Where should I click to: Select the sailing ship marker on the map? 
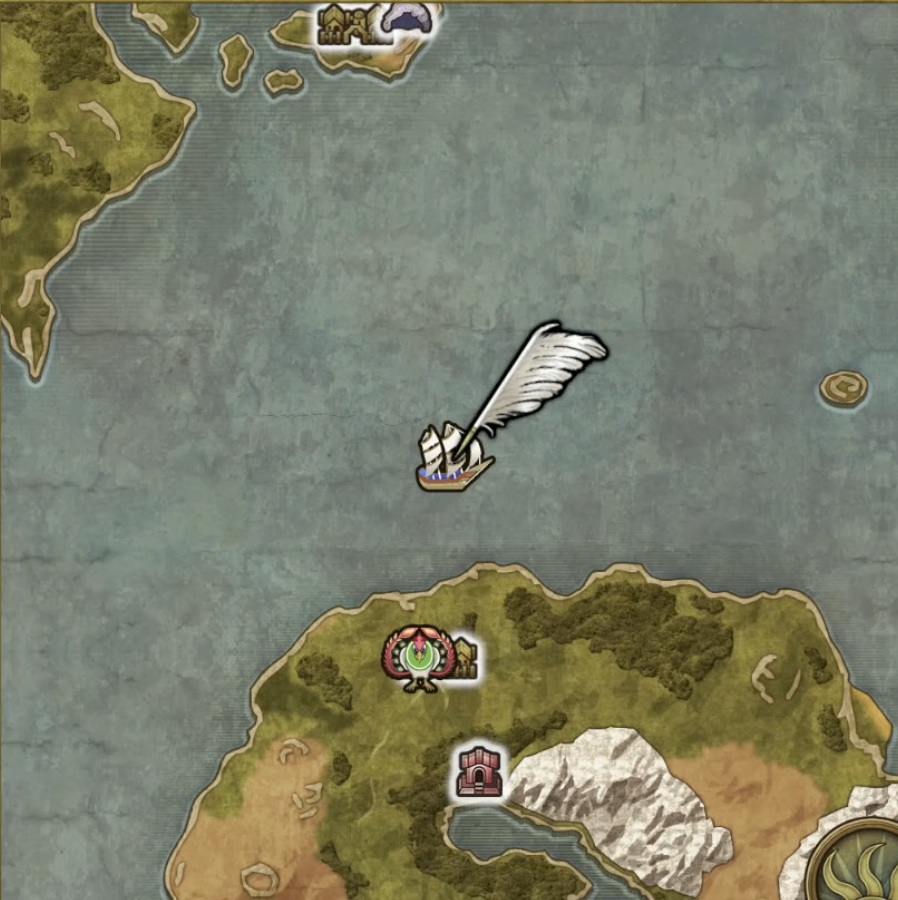coord(452,459)
